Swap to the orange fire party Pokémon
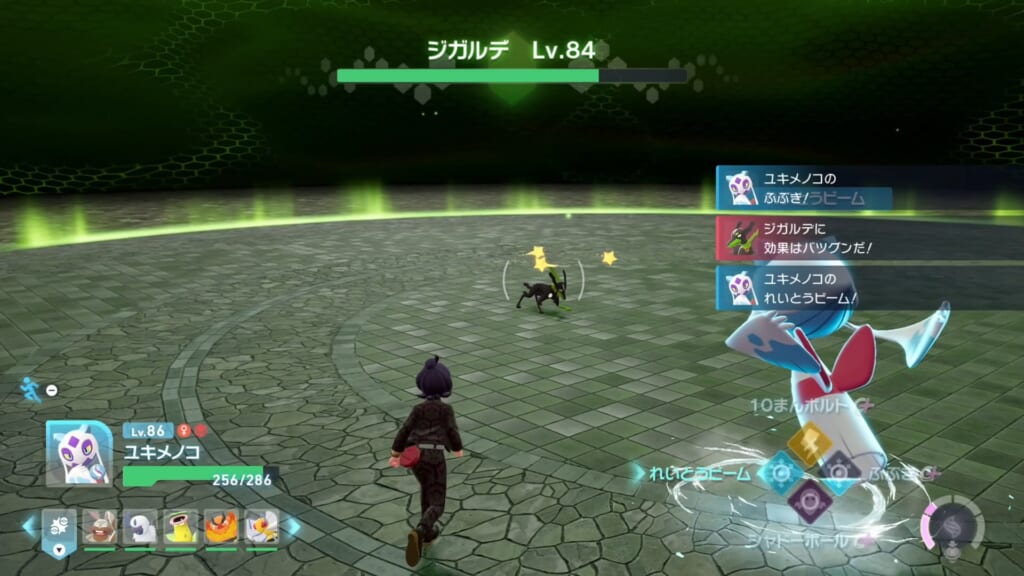This screenshot has width=1024, height=576. [221, 525]
